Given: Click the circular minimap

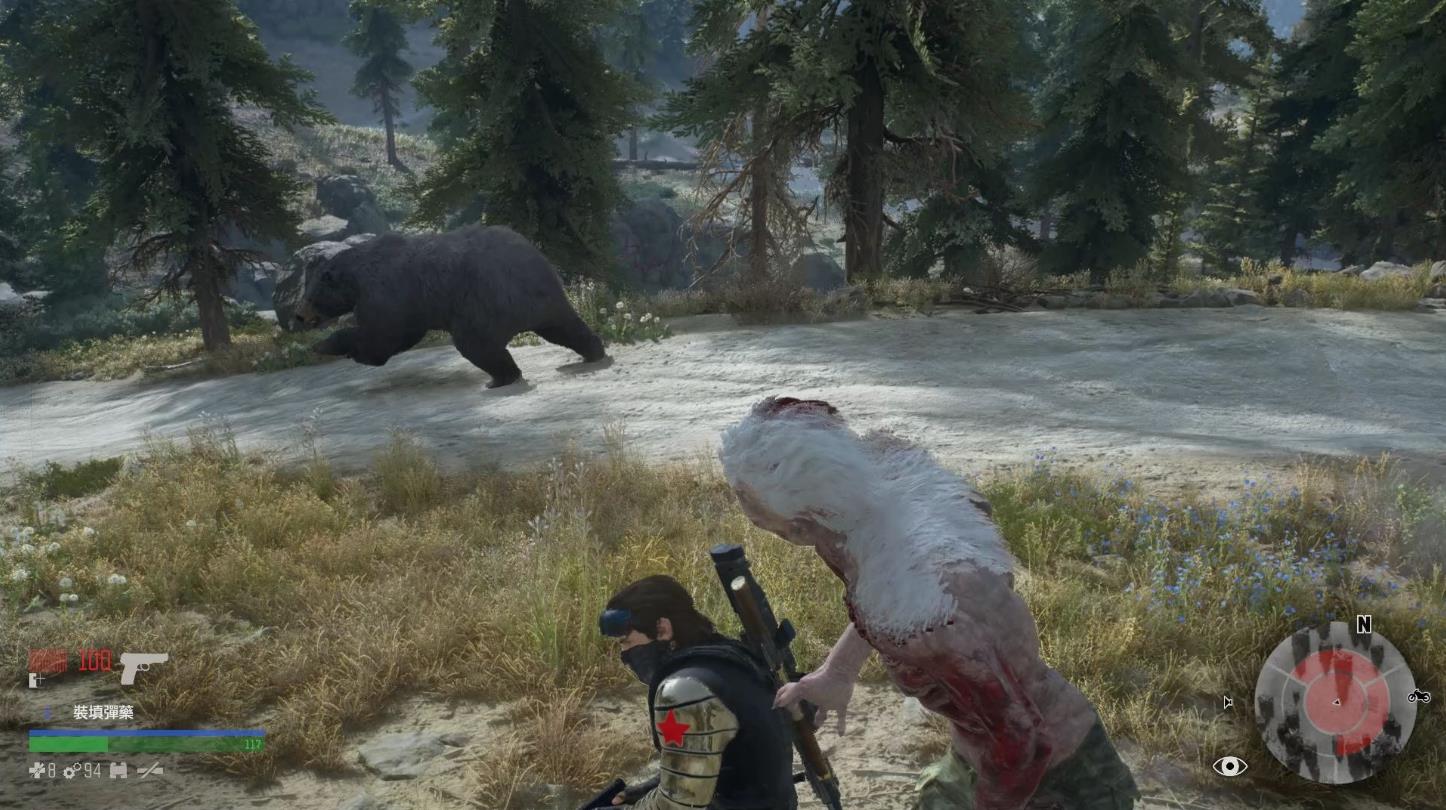Looking at the screenshot, I should (x=1335, y=702).
